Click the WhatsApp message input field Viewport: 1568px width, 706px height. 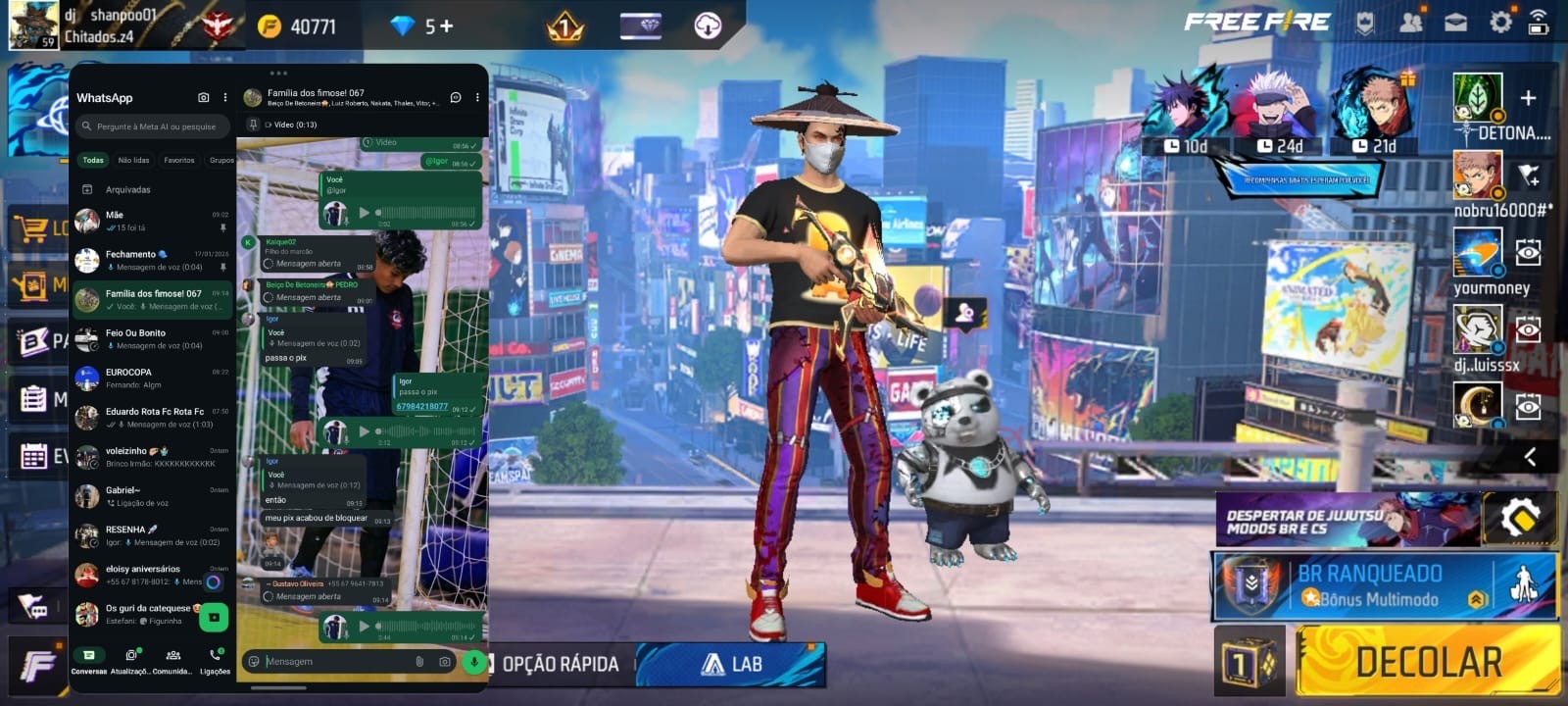tap(333, 662)
